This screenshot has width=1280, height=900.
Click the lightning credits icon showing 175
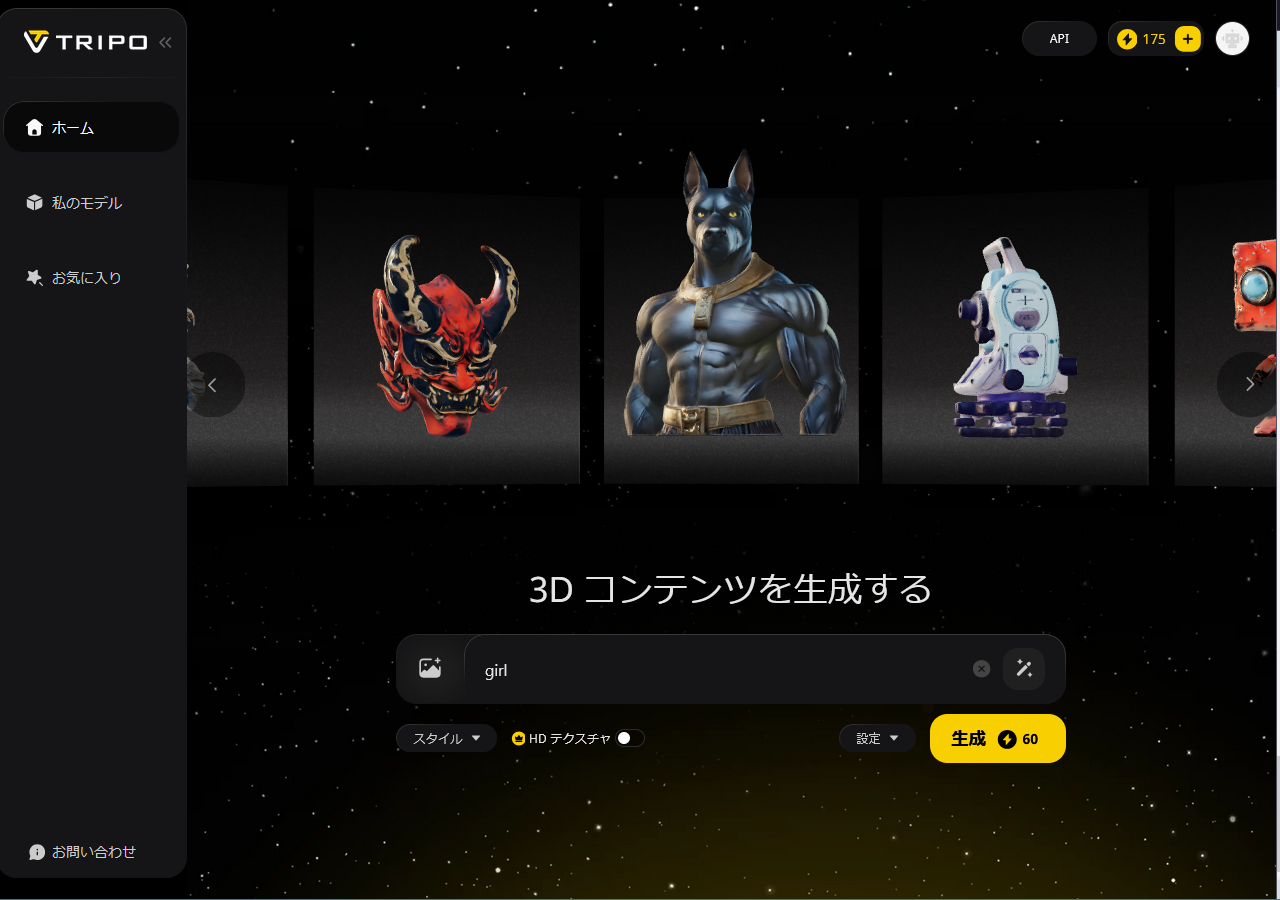tap(1128, 38)
